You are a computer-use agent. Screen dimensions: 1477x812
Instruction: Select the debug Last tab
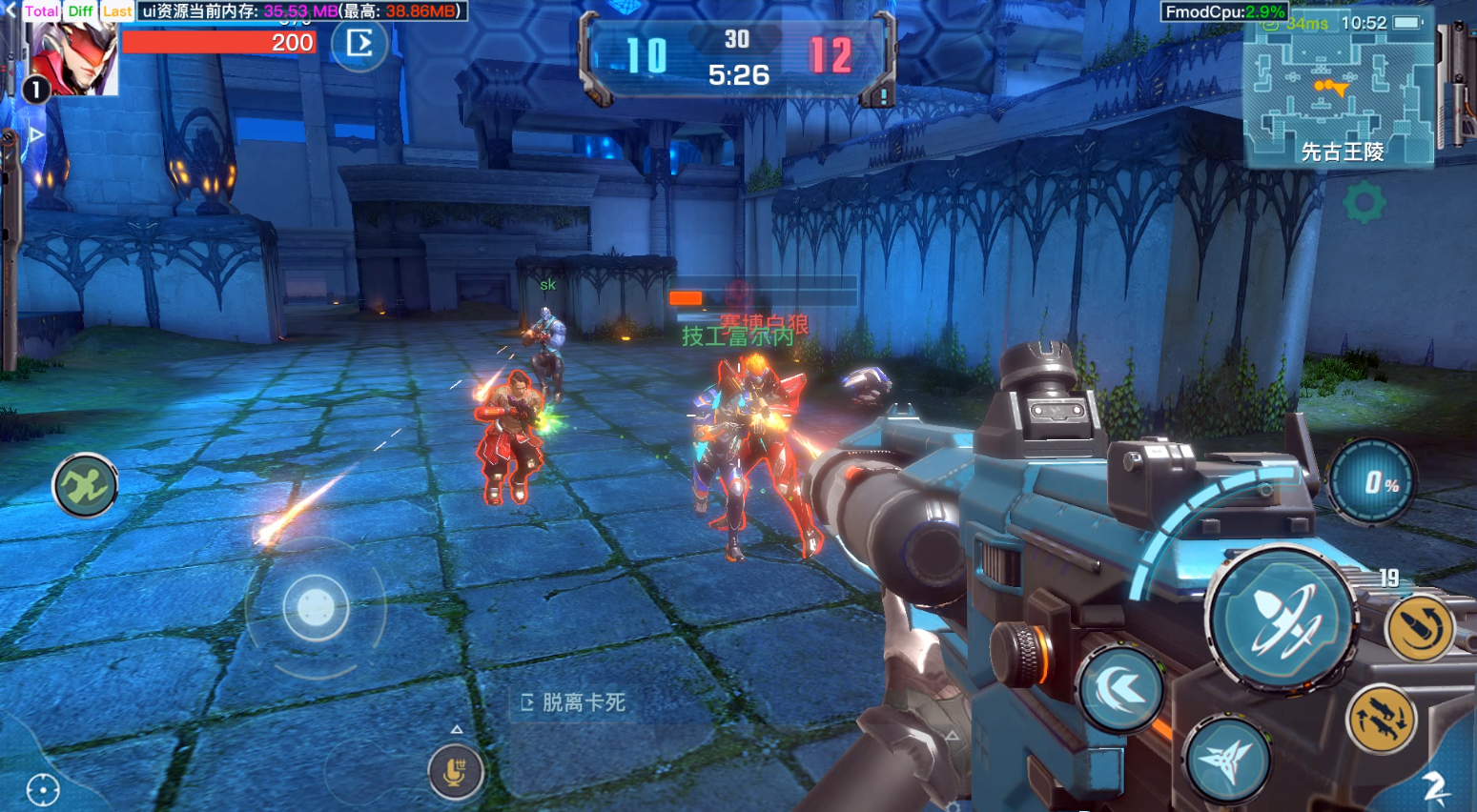tap(117, 11)
